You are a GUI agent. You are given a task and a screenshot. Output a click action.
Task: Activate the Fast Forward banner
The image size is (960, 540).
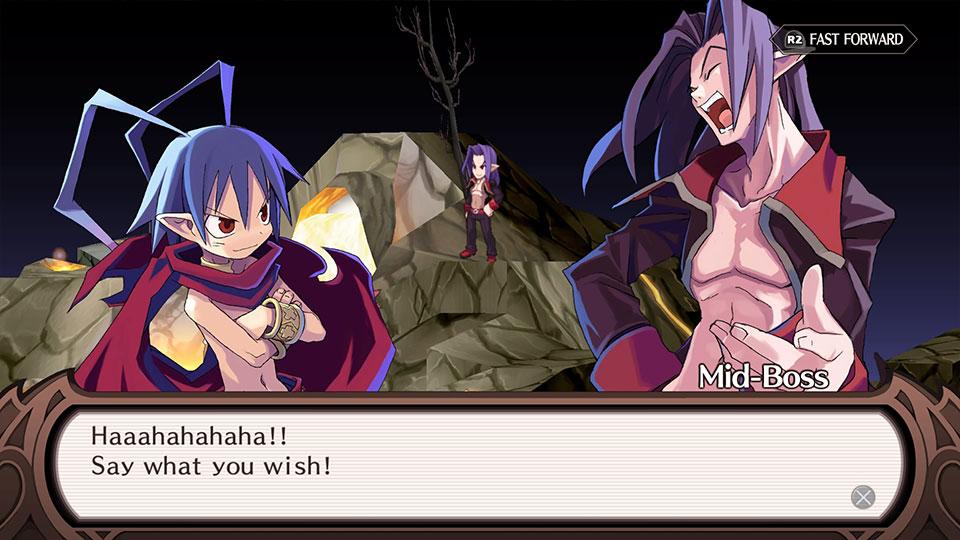tap(844, 39)
